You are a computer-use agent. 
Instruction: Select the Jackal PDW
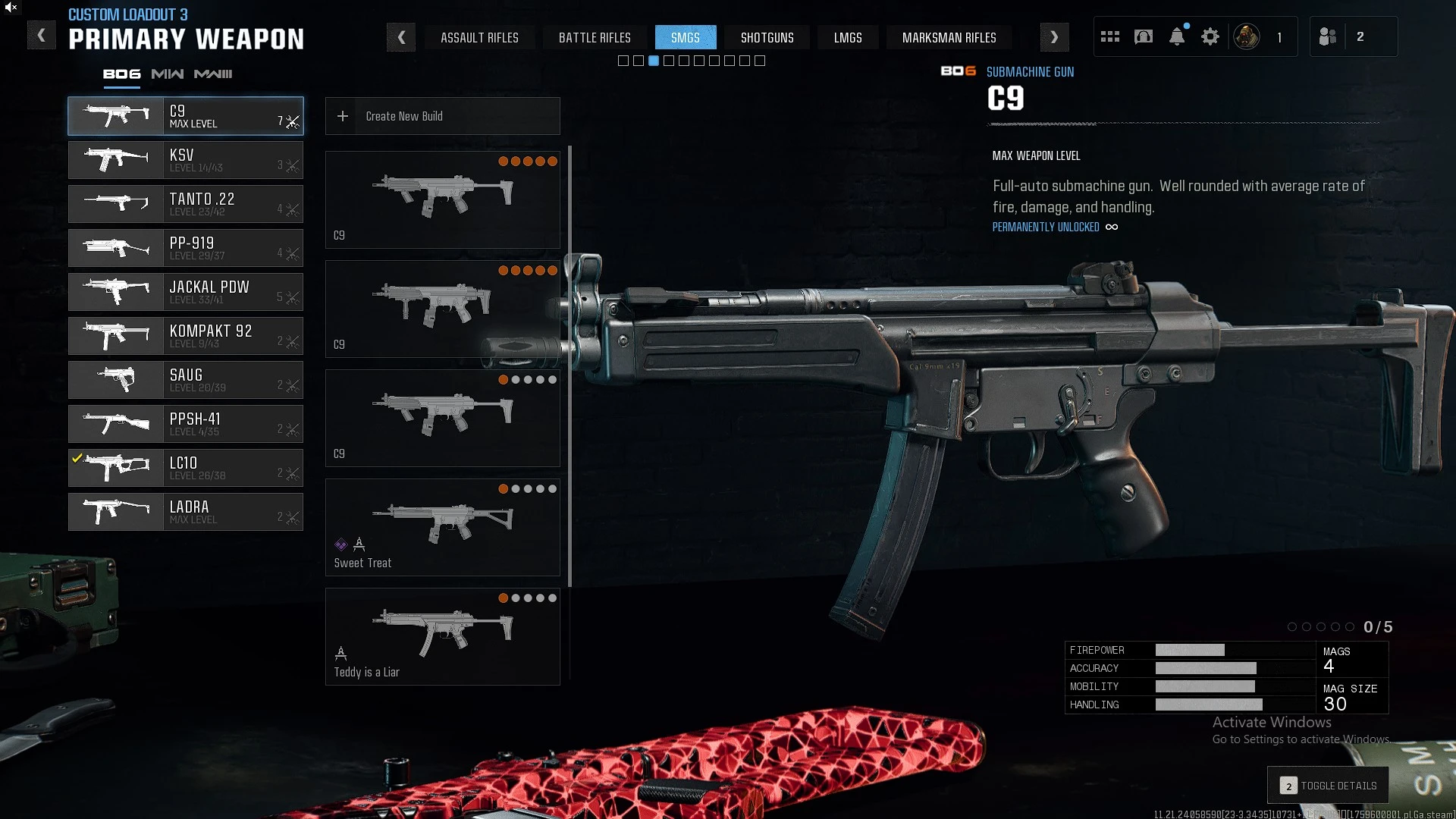click(186, 292)
